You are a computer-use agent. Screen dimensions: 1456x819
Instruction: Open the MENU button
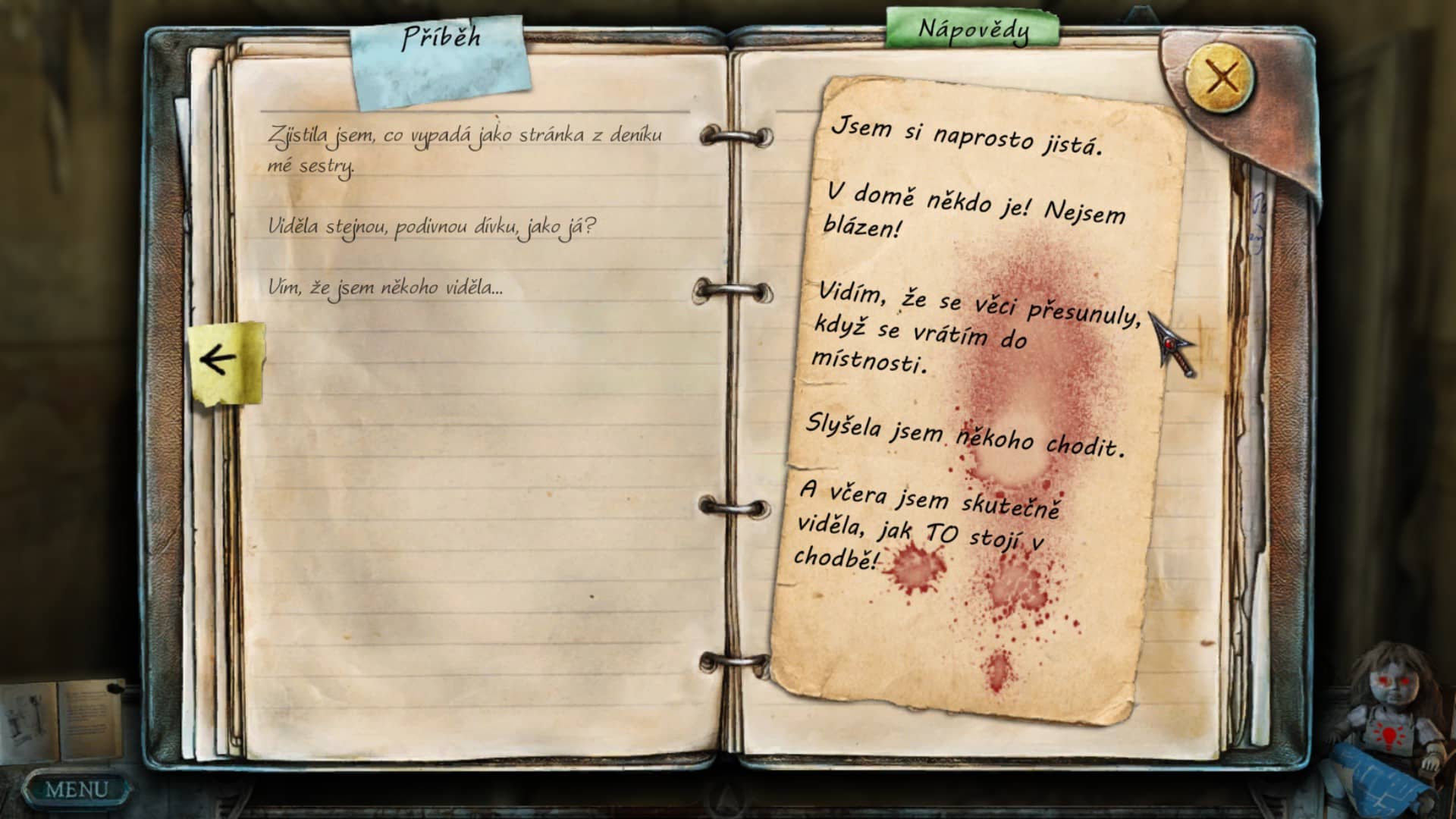click(x=75, y=789)
